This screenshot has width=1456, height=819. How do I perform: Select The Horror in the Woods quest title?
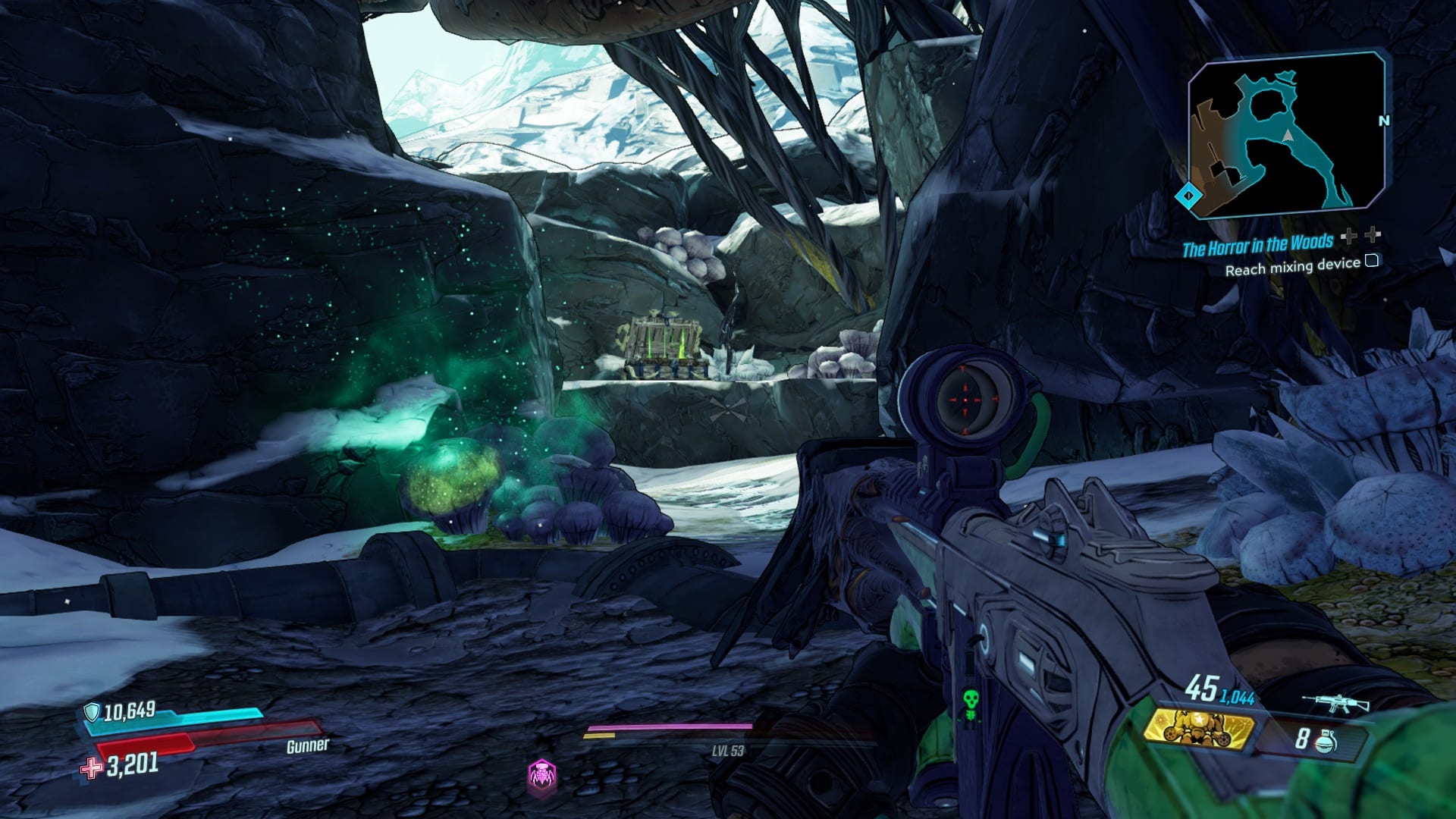pos(1257,246)
